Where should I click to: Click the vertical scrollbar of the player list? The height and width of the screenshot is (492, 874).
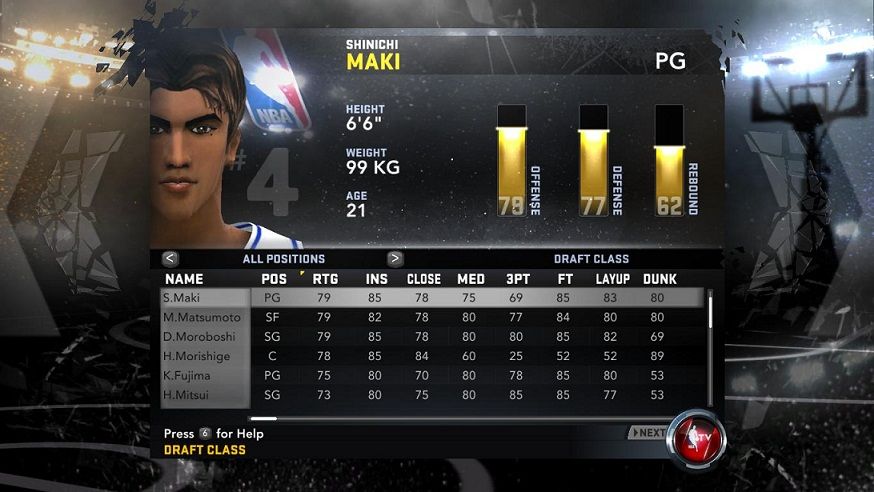(x=711, y=310)
